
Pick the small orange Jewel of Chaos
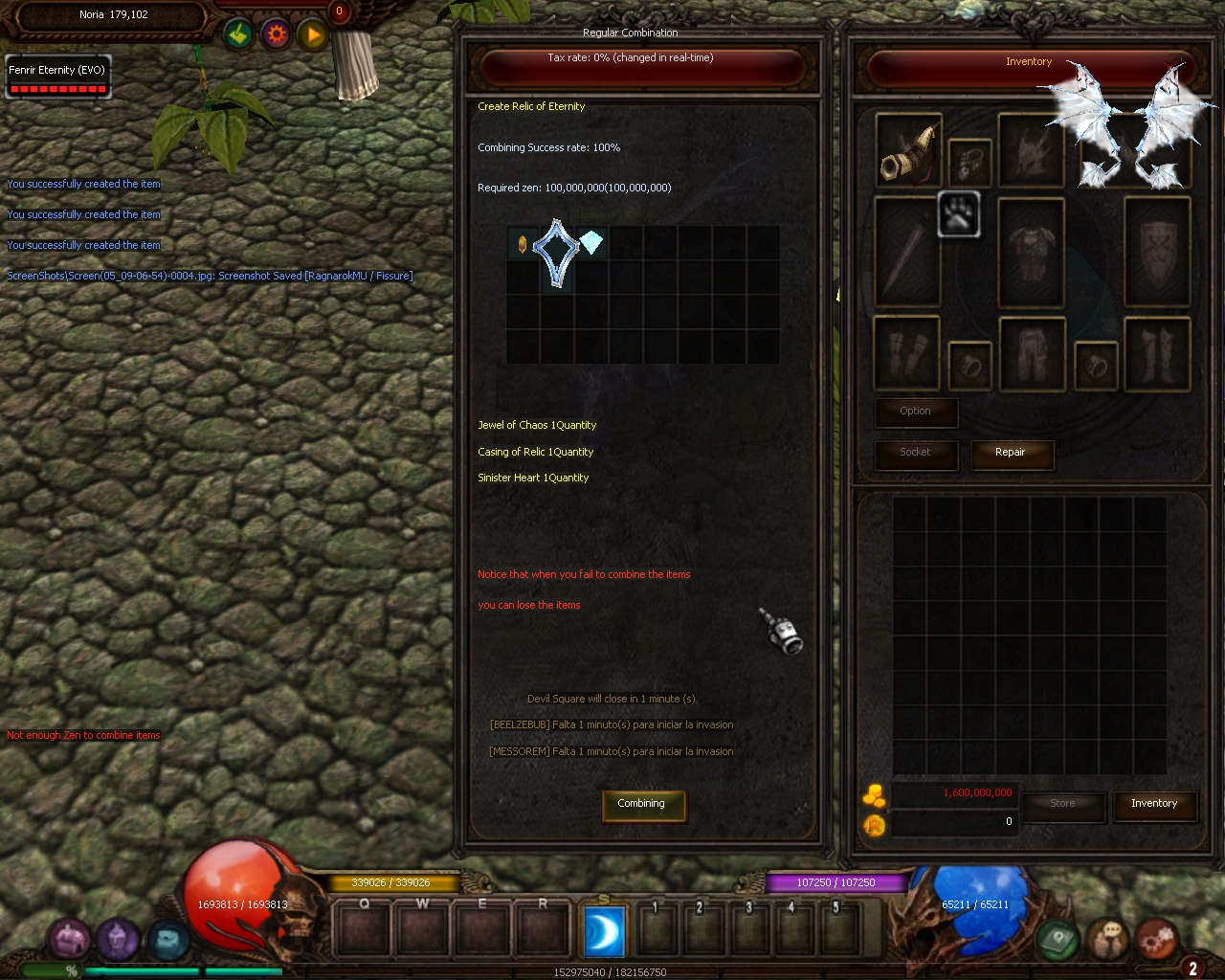pos(523,243)
